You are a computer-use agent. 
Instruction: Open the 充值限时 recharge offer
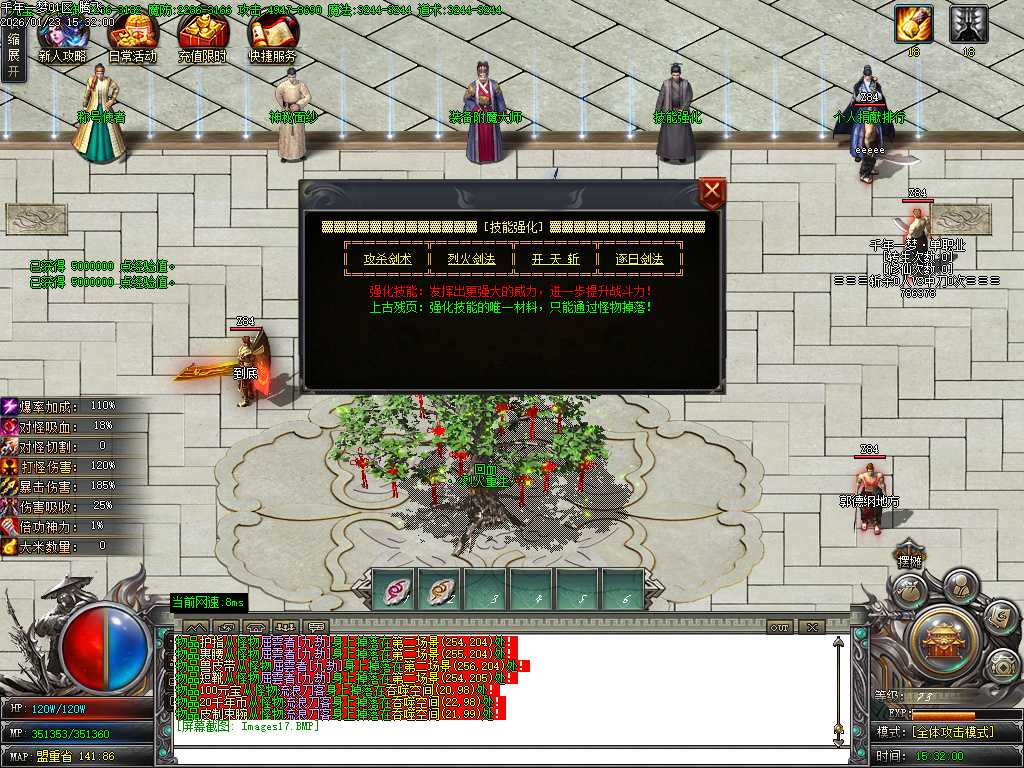(202, 38)
